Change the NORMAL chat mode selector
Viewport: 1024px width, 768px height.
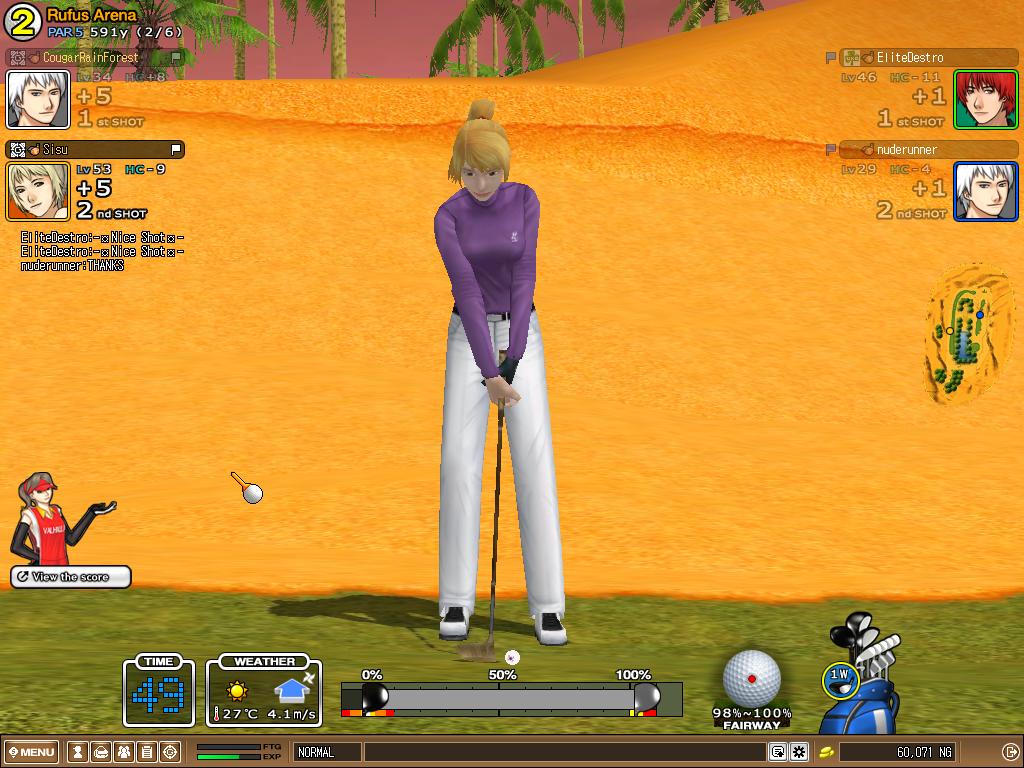coord(327,752)
